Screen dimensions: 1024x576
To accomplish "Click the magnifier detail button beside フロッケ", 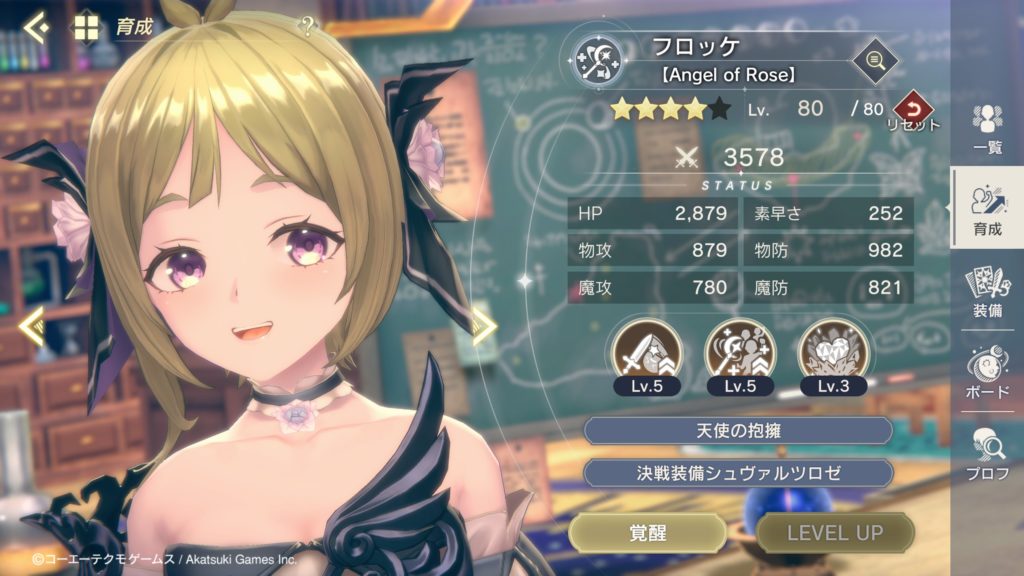I will coord(875,62).
